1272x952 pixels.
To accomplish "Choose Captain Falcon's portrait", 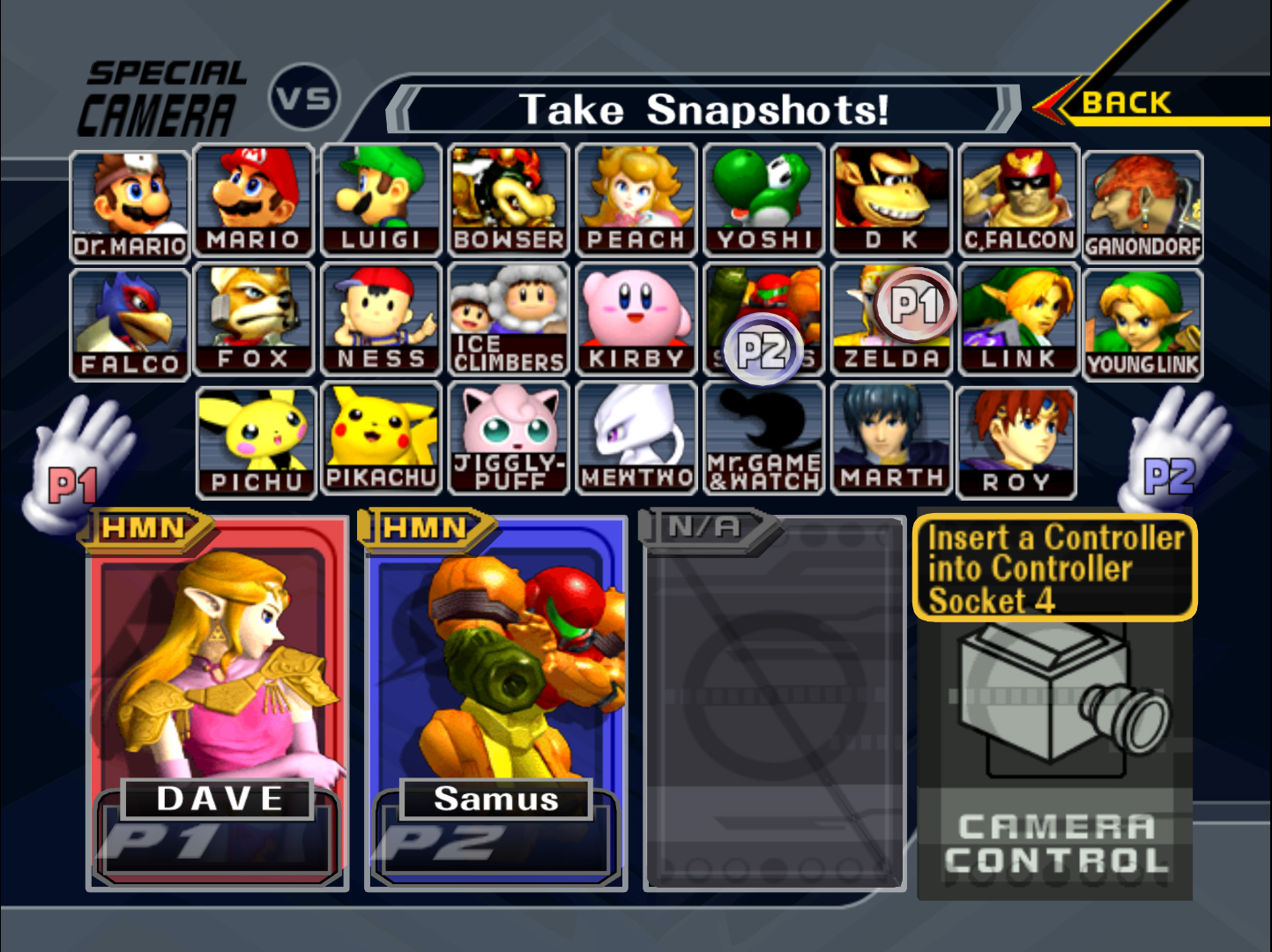I will 1019,201.
